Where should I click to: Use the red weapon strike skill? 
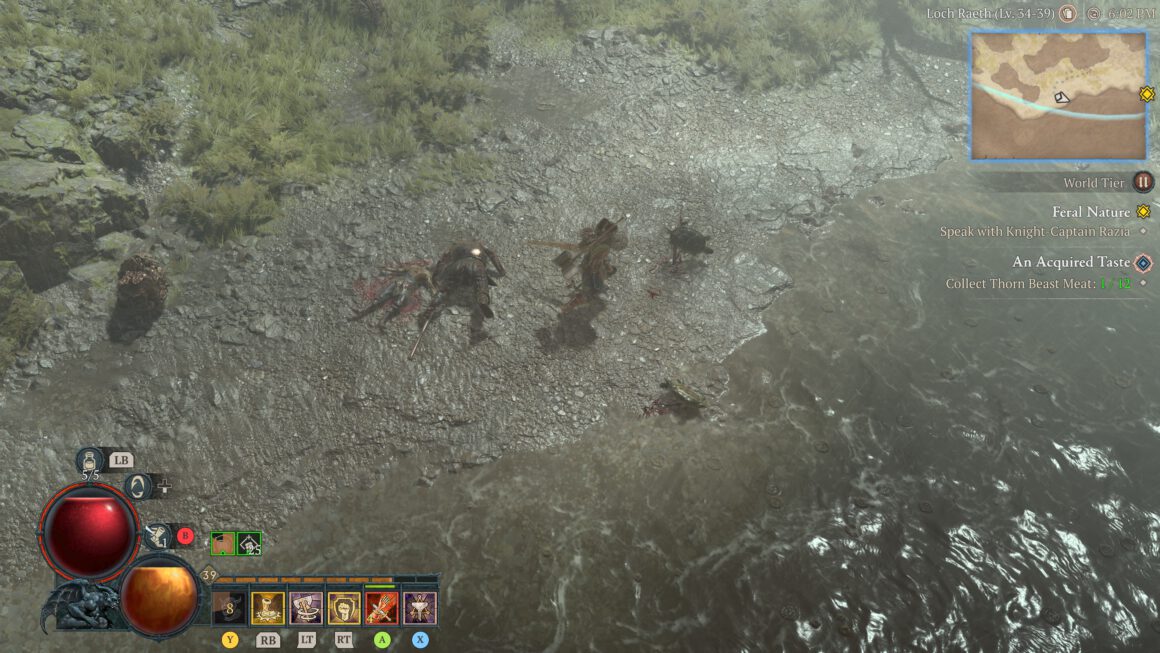382,608
